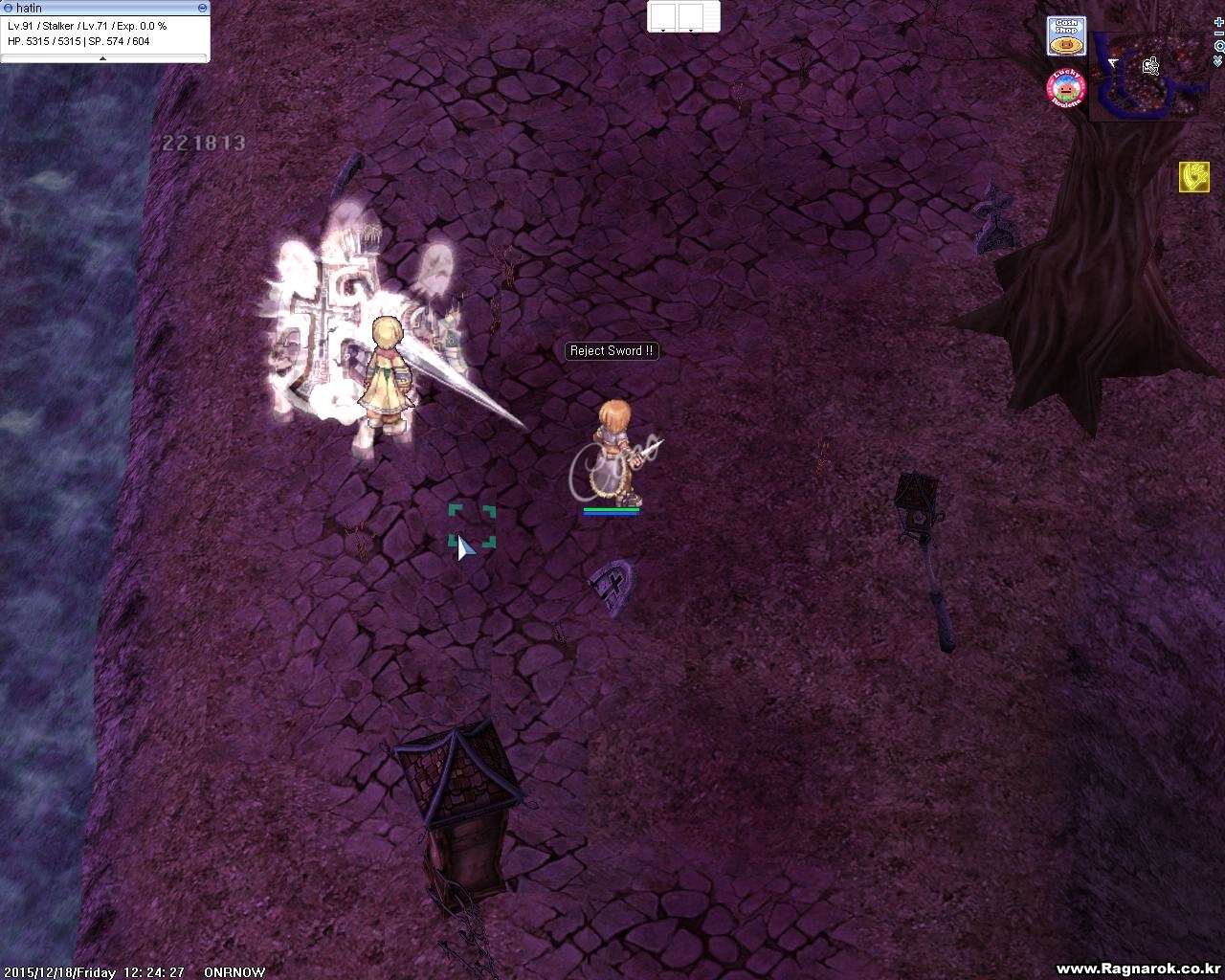Viewport: 1225px width, 980px height.
Task: Toggle the minimap with the double chevron arrows
Action: coord(1218,60)
